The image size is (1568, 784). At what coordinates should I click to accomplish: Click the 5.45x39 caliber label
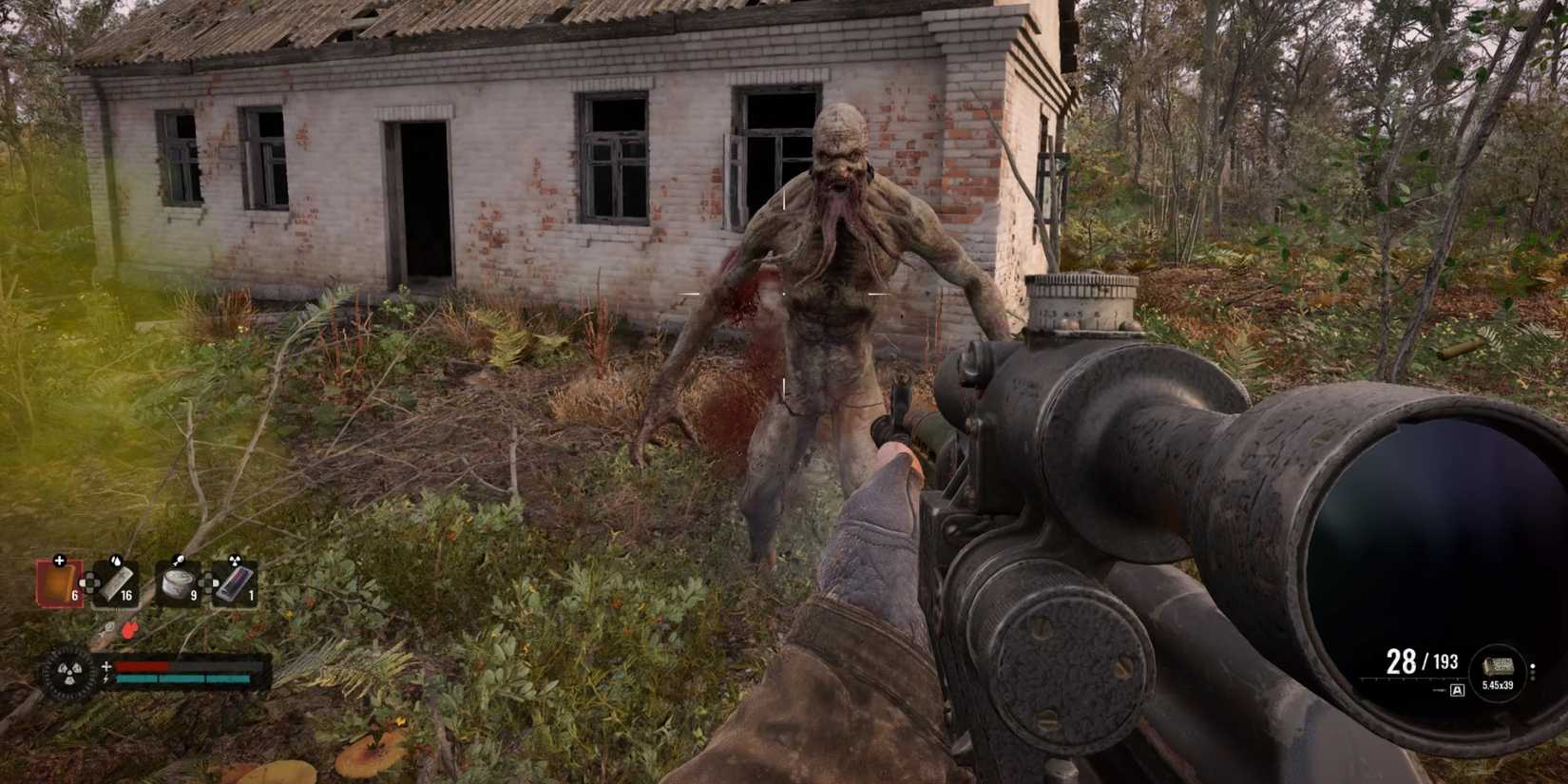click(1499, 686)
